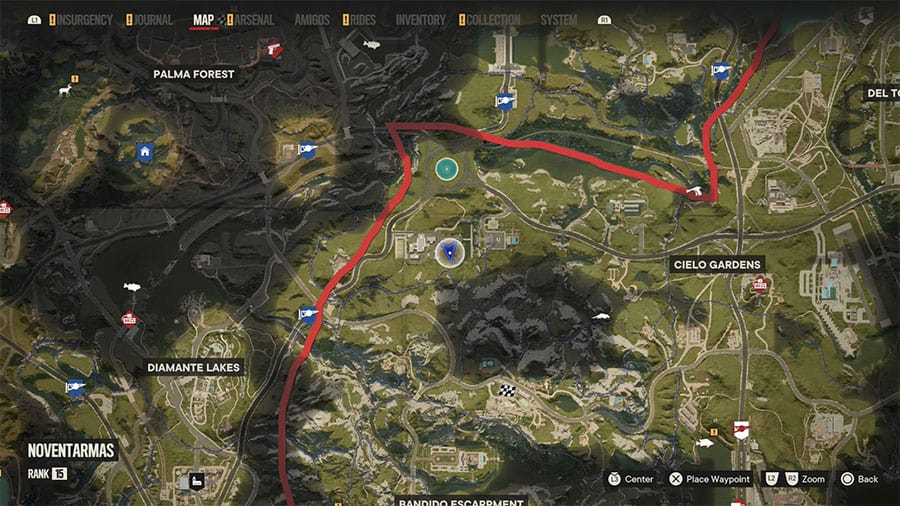Select the Map tab
This screenshot has width=900, height=506.
click(x=204, y=19)
